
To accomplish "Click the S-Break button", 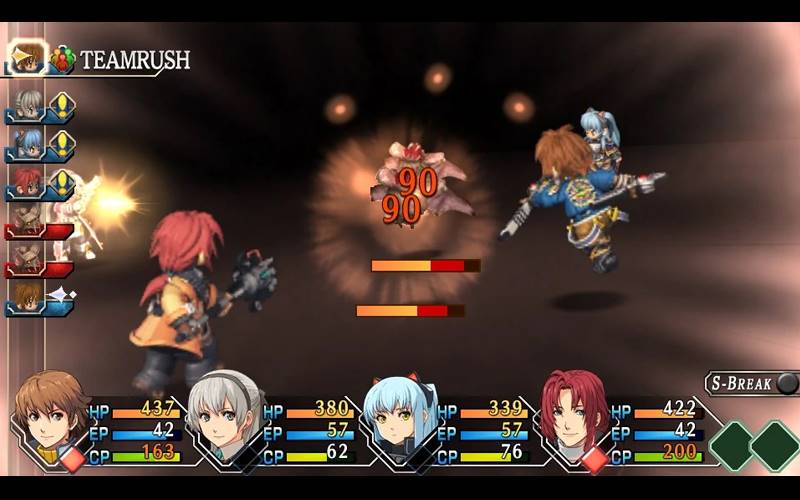I will pos(752,383).
